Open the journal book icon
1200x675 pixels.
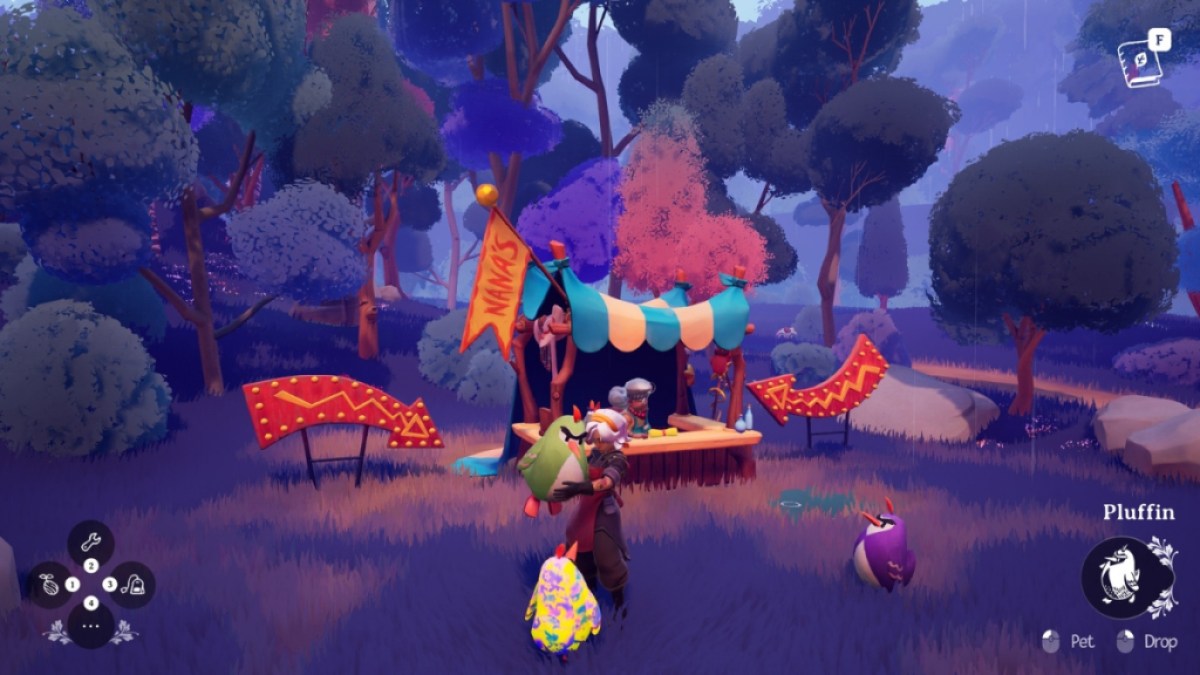[1140, 61]
